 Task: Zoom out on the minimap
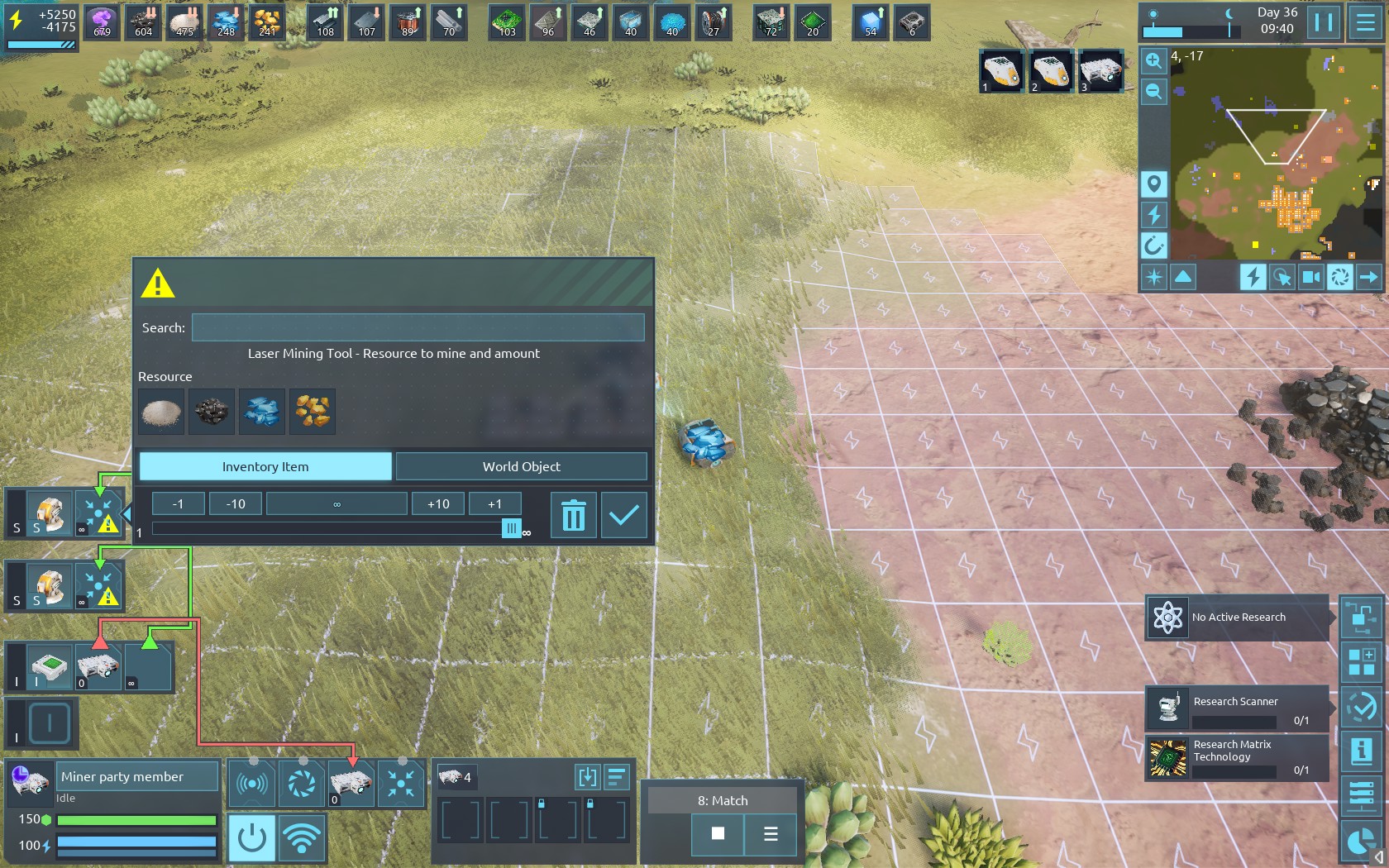click(1153, 91)
